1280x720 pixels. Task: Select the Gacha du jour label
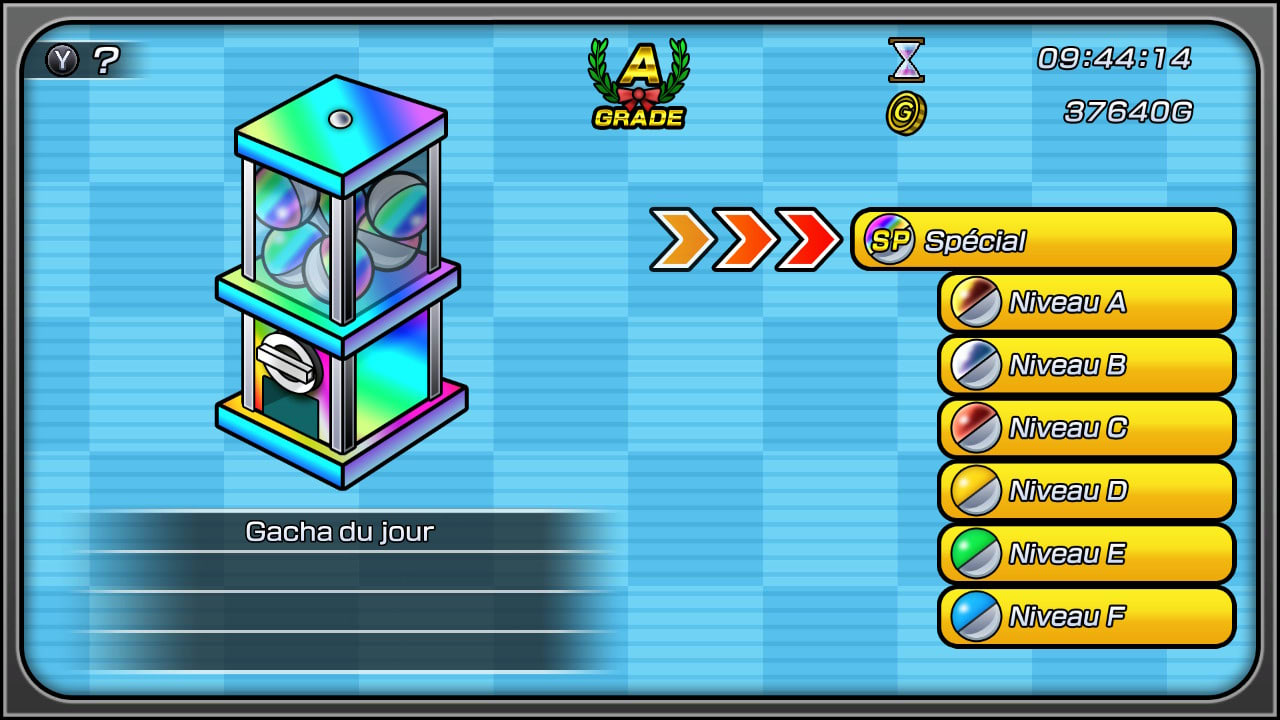coord(337,532)
